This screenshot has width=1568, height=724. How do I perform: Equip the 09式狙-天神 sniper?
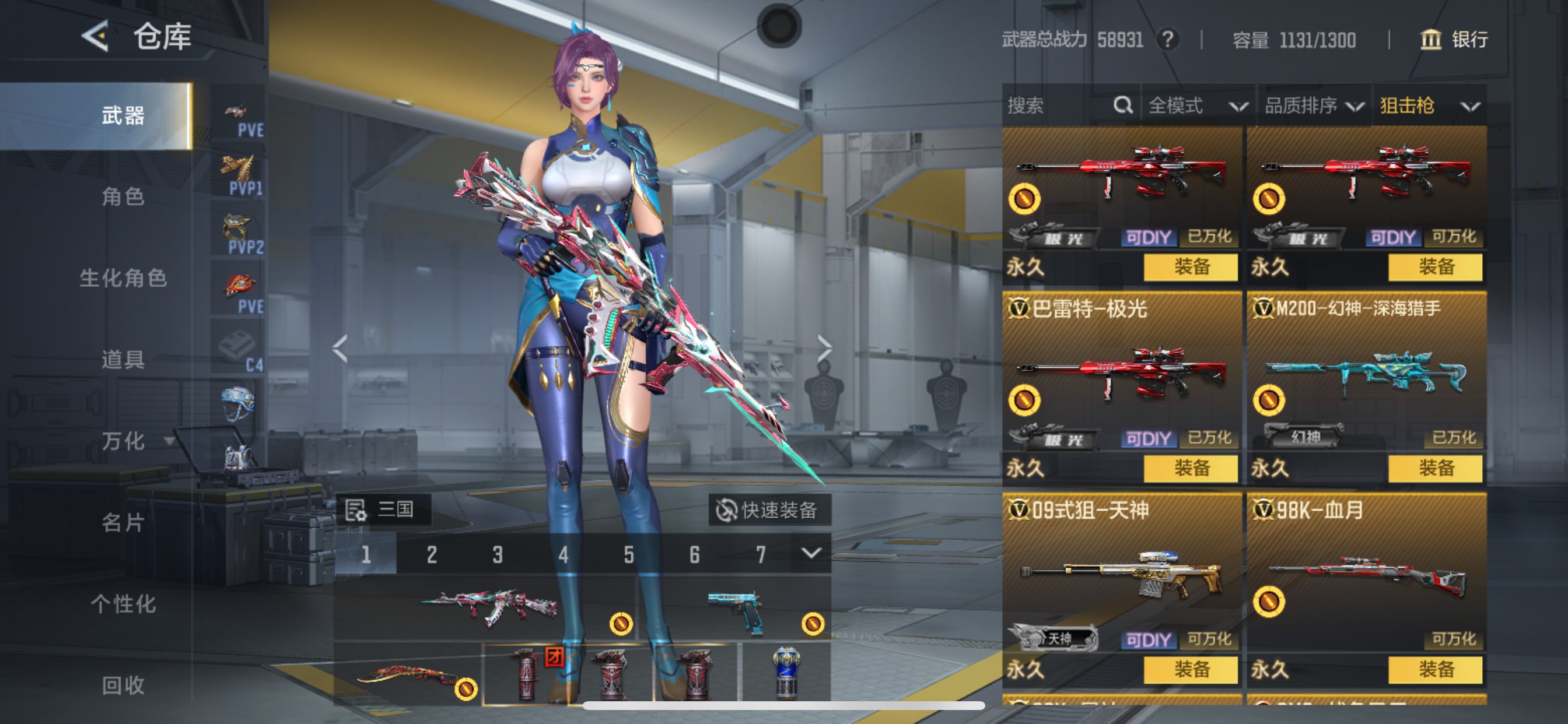click(x=1191, y=670)
